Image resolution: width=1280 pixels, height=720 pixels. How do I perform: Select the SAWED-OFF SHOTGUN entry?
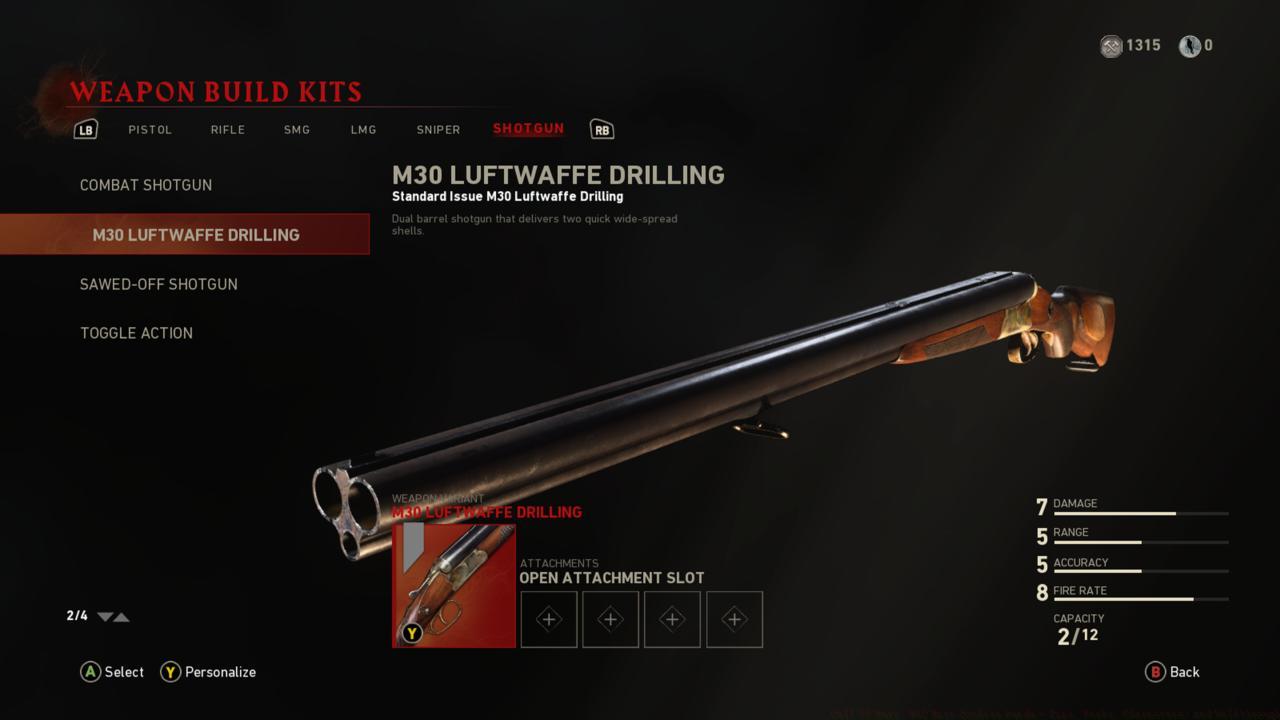click(x=159, y=284)
